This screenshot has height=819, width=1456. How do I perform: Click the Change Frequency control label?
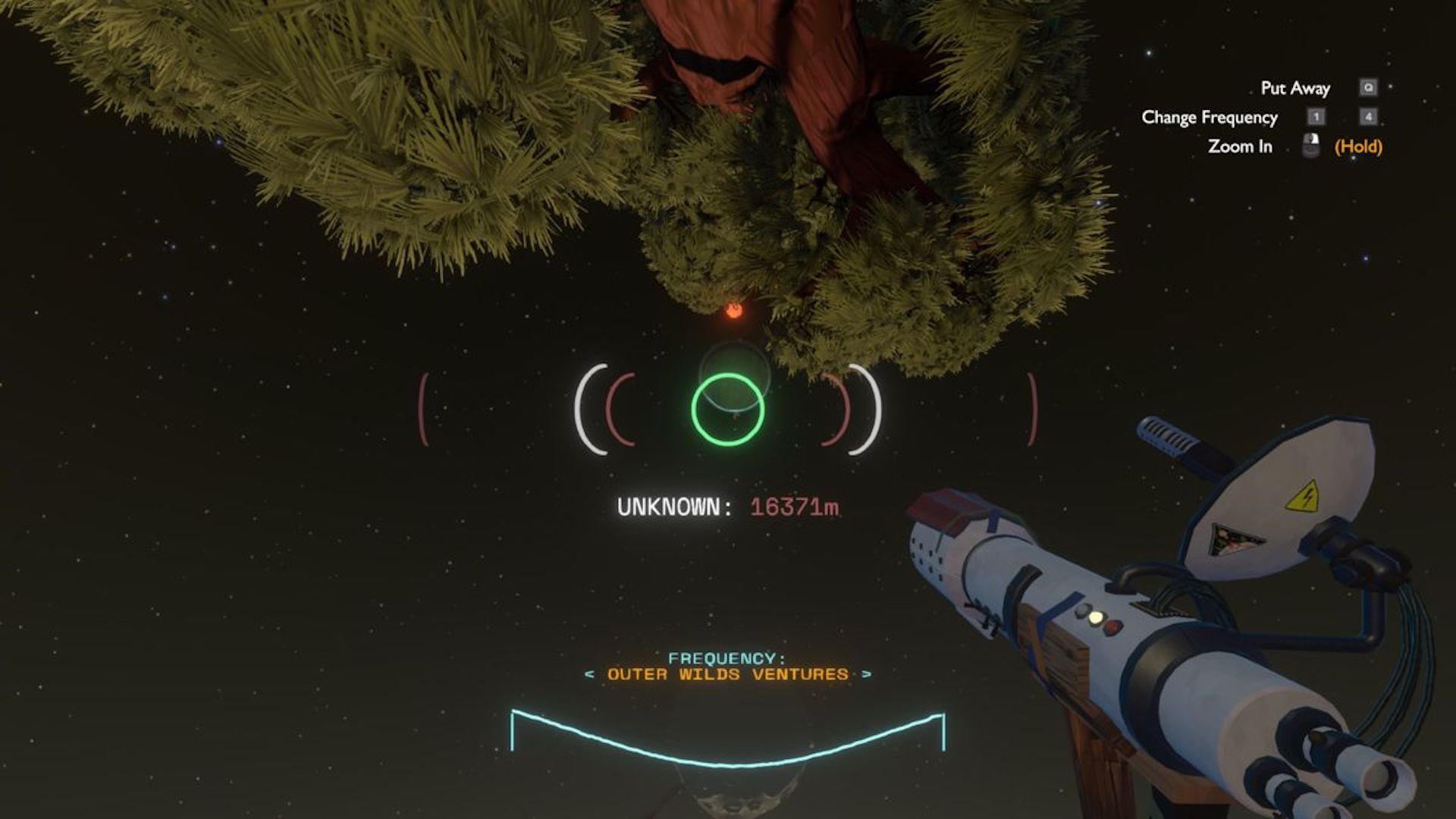click(x=1209, y=118)
